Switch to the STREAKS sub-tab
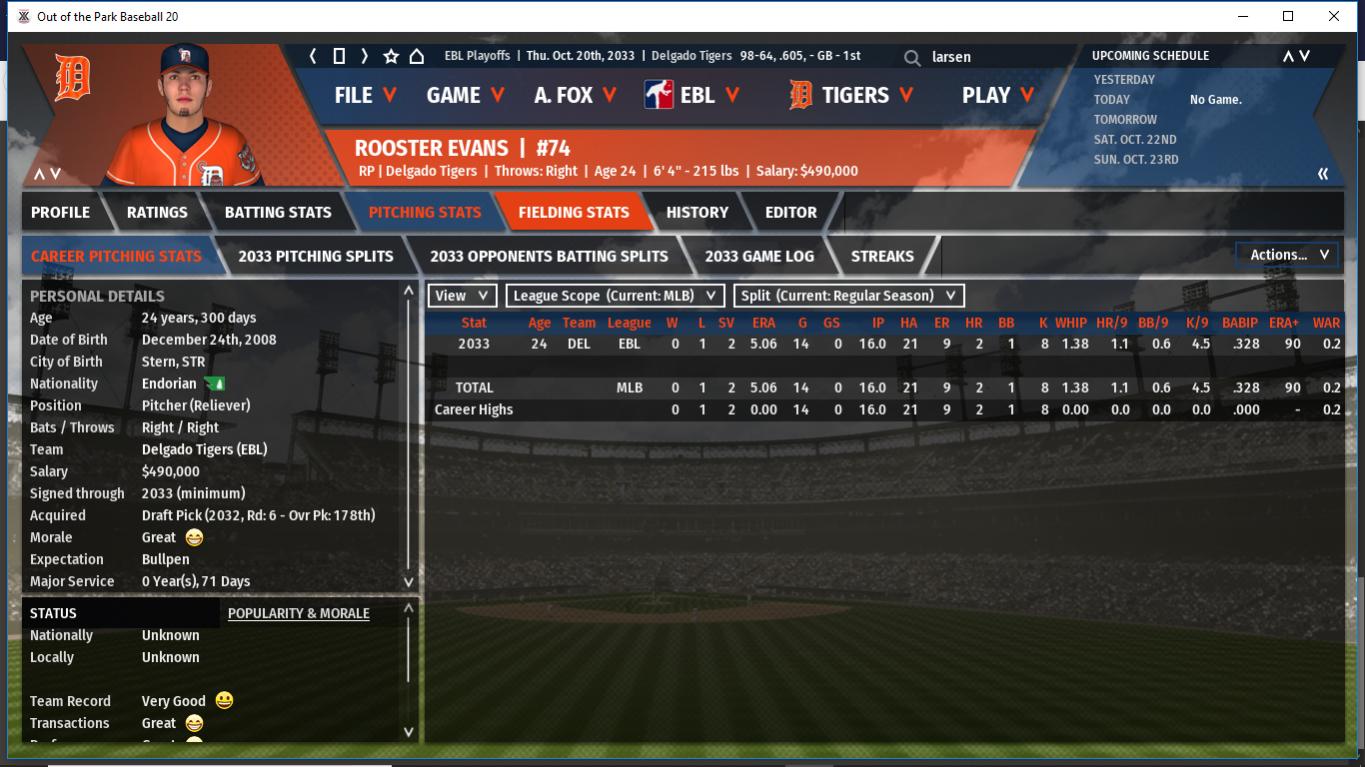1365x767 pixels. click(x=882, y=256)
